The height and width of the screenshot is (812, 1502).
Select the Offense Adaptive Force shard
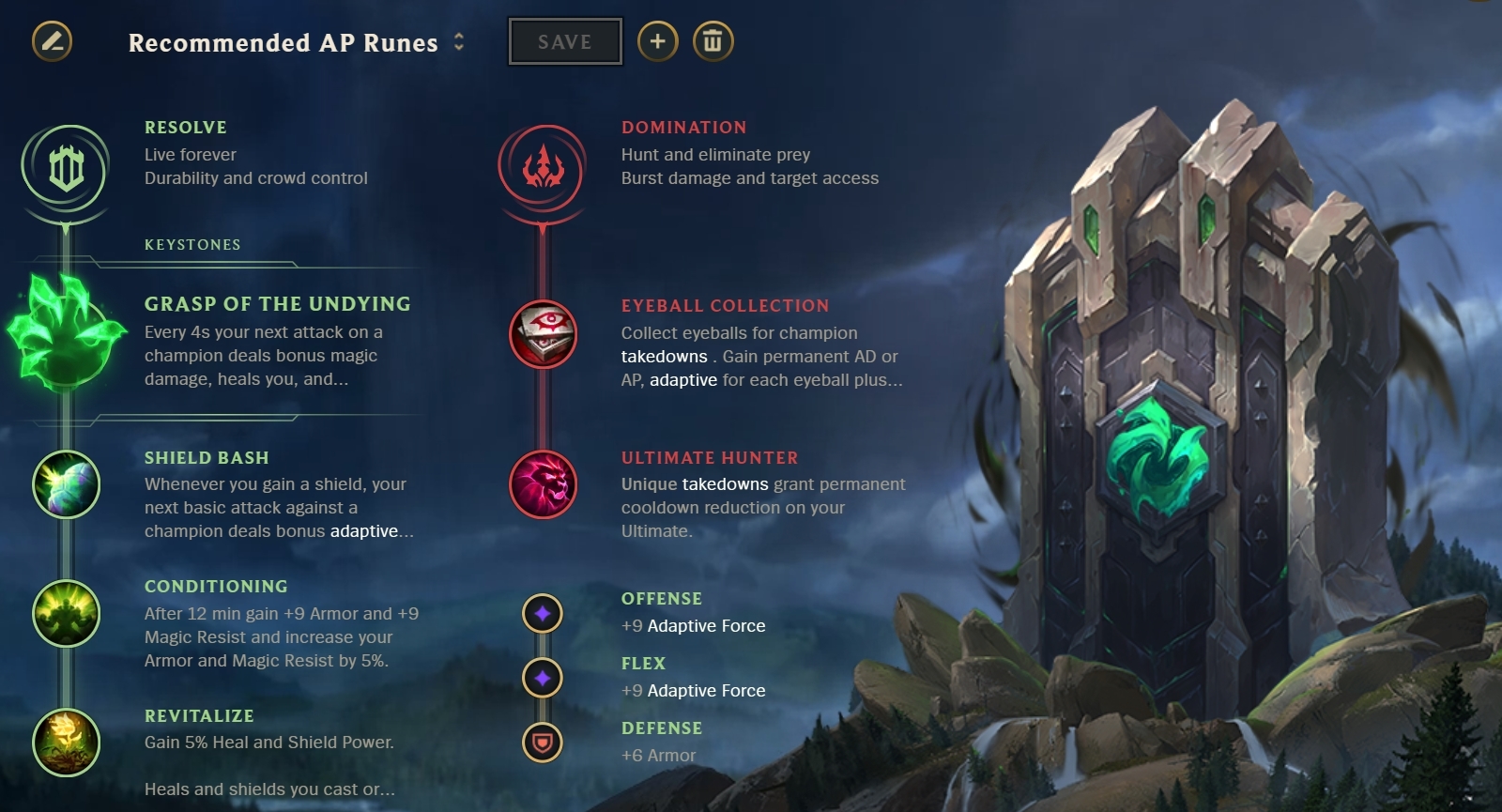coord(543,611)
